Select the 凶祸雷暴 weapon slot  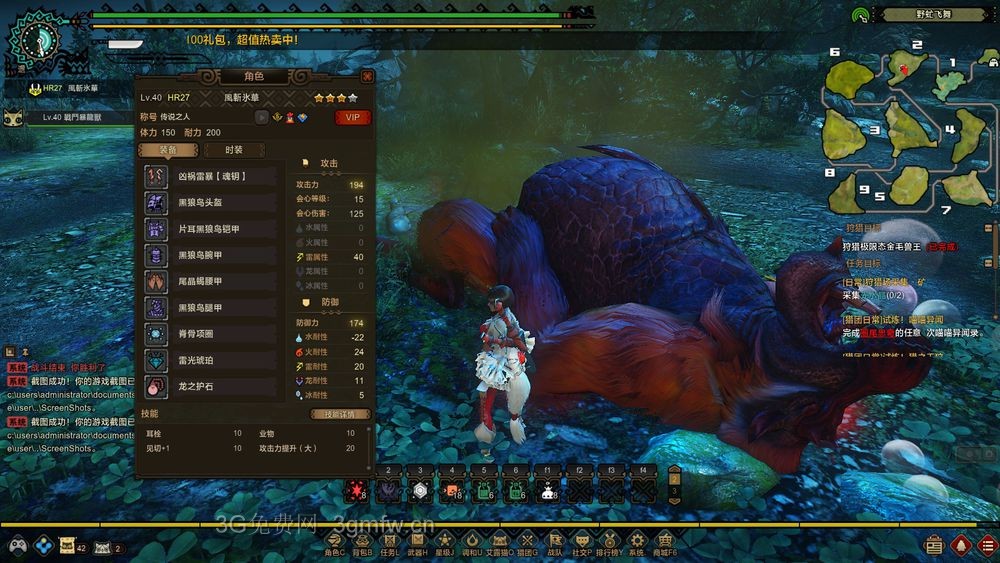click(x=210, y=176)
